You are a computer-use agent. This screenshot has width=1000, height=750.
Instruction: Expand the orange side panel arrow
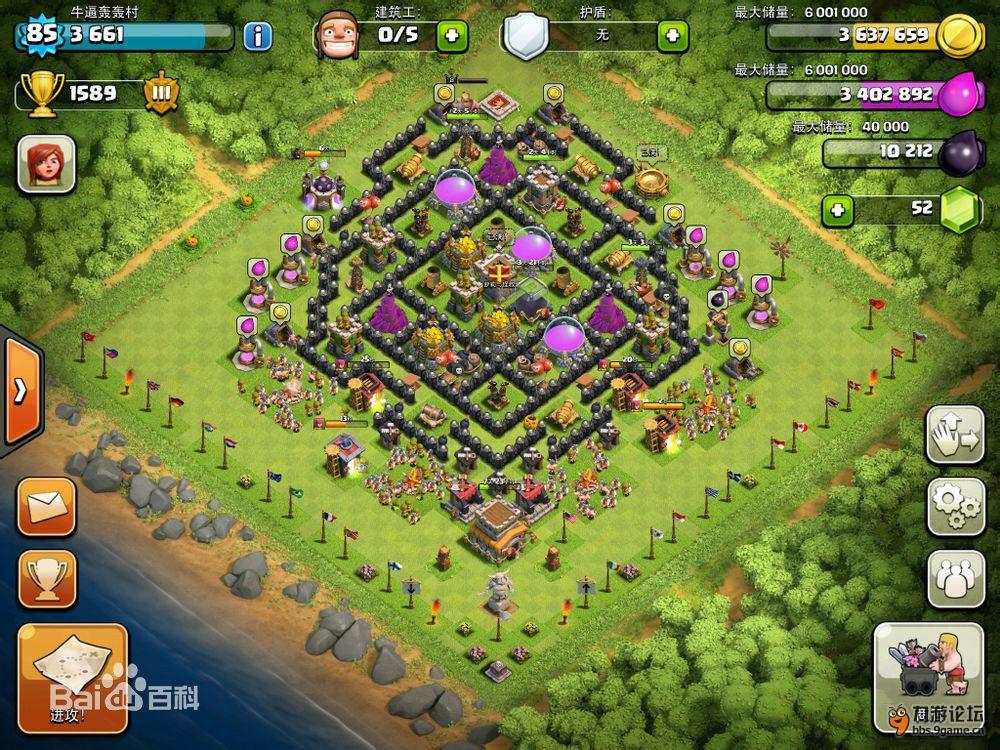click(x=20, y=391)
